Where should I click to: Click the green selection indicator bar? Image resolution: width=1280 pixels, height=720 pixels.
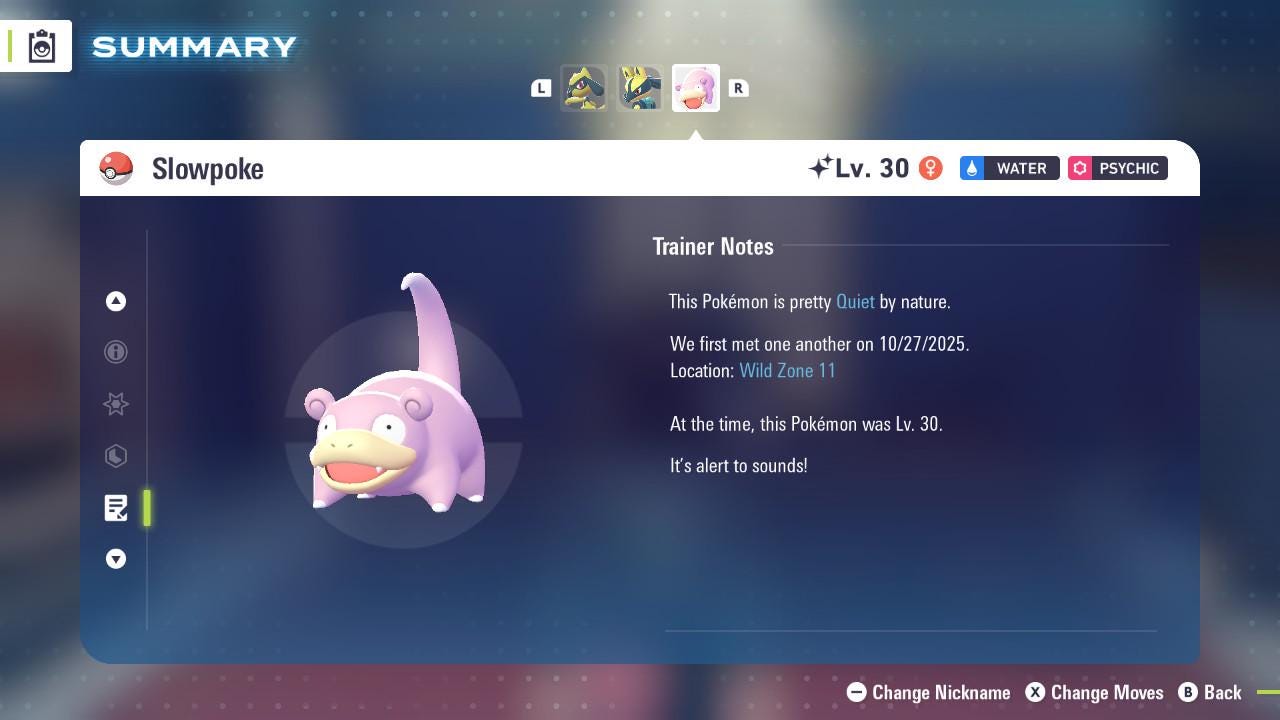(147, 508)
